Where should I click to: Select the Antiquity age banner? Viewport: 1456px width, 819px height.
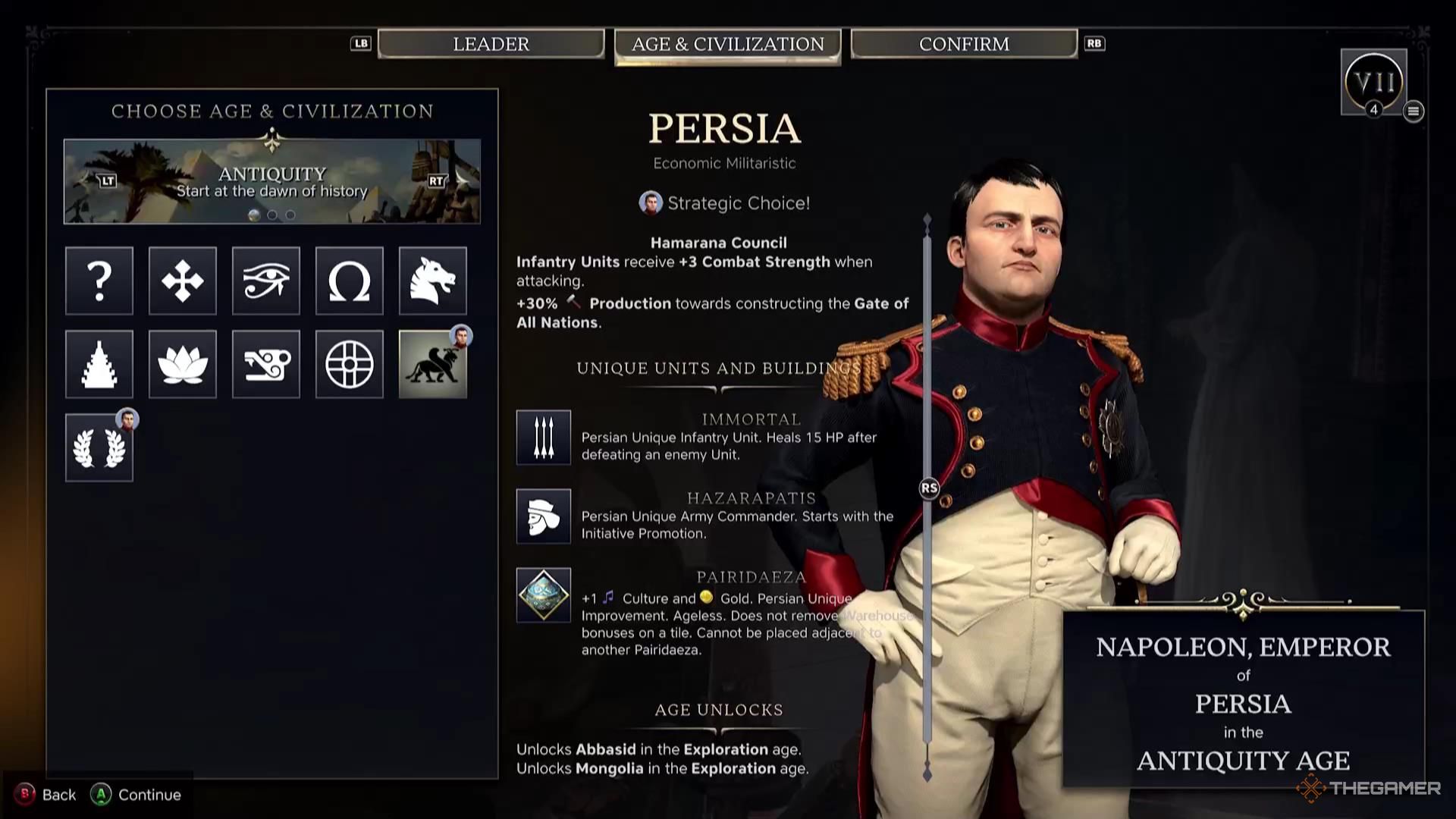pyautogui.click(x=271, y=182)
